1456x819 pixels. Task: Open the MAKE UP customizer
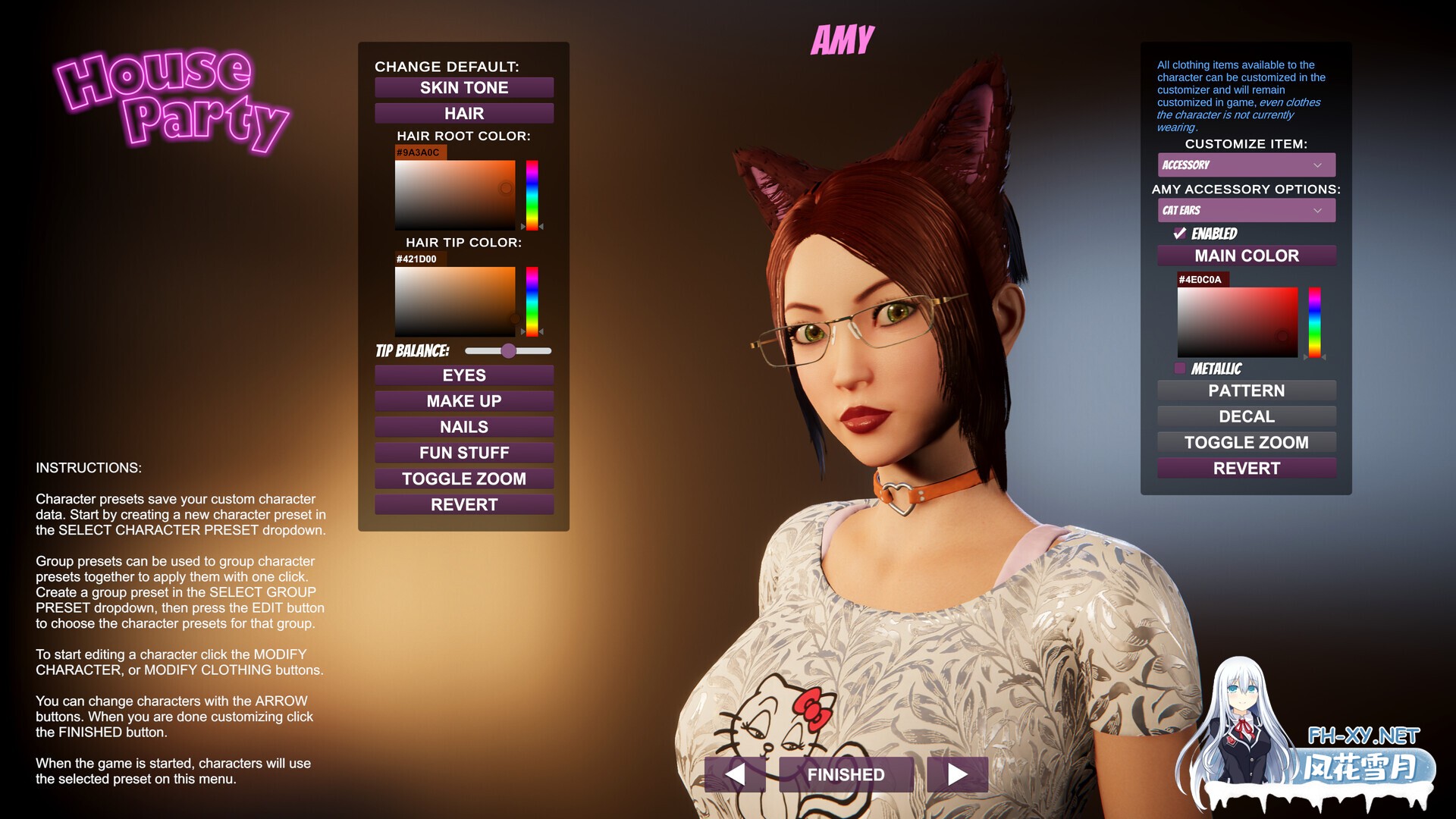click(464, 400)
